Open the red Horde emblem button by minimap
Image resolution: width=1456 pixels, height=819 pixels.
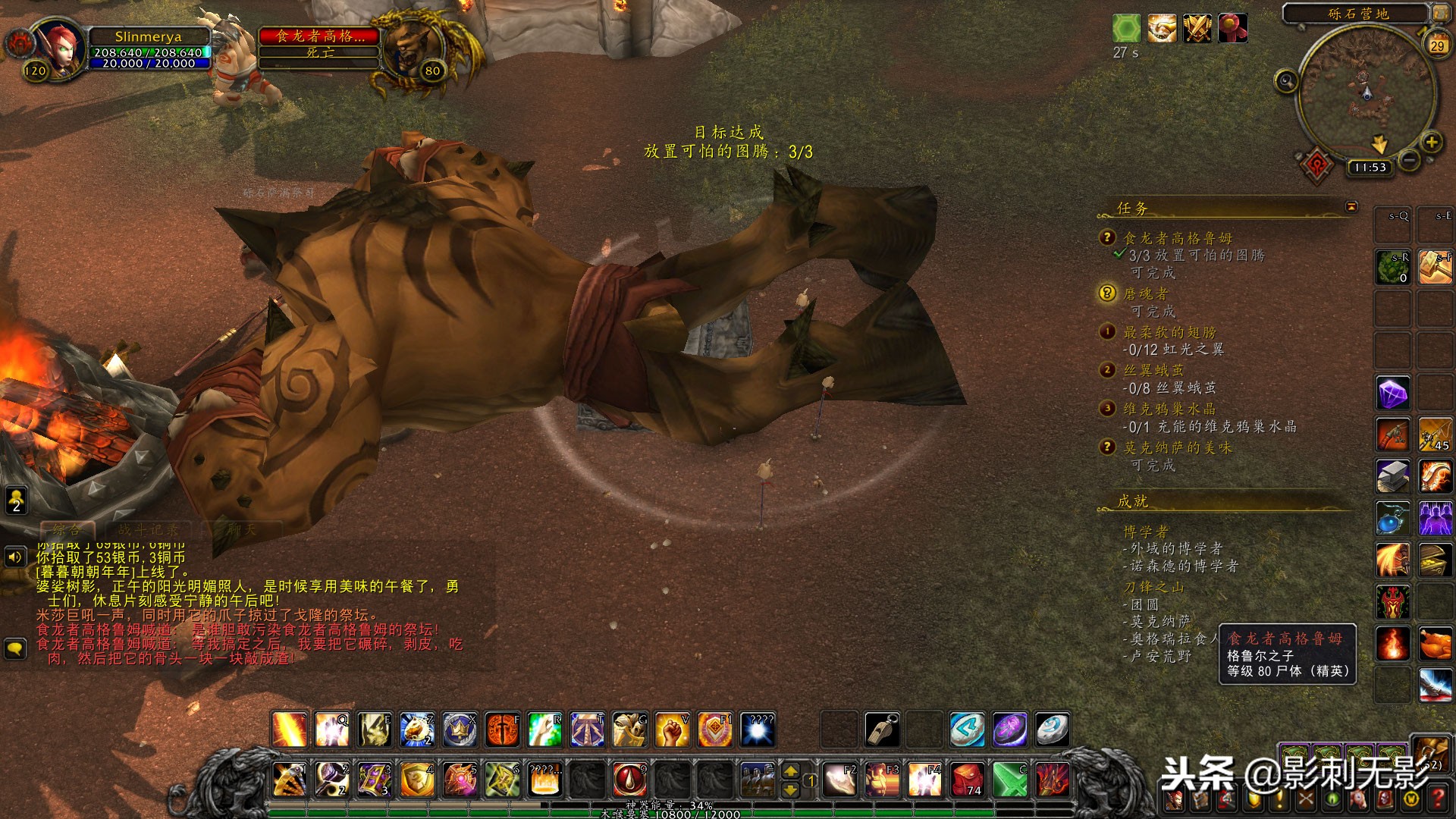(x=1317, y=164)
